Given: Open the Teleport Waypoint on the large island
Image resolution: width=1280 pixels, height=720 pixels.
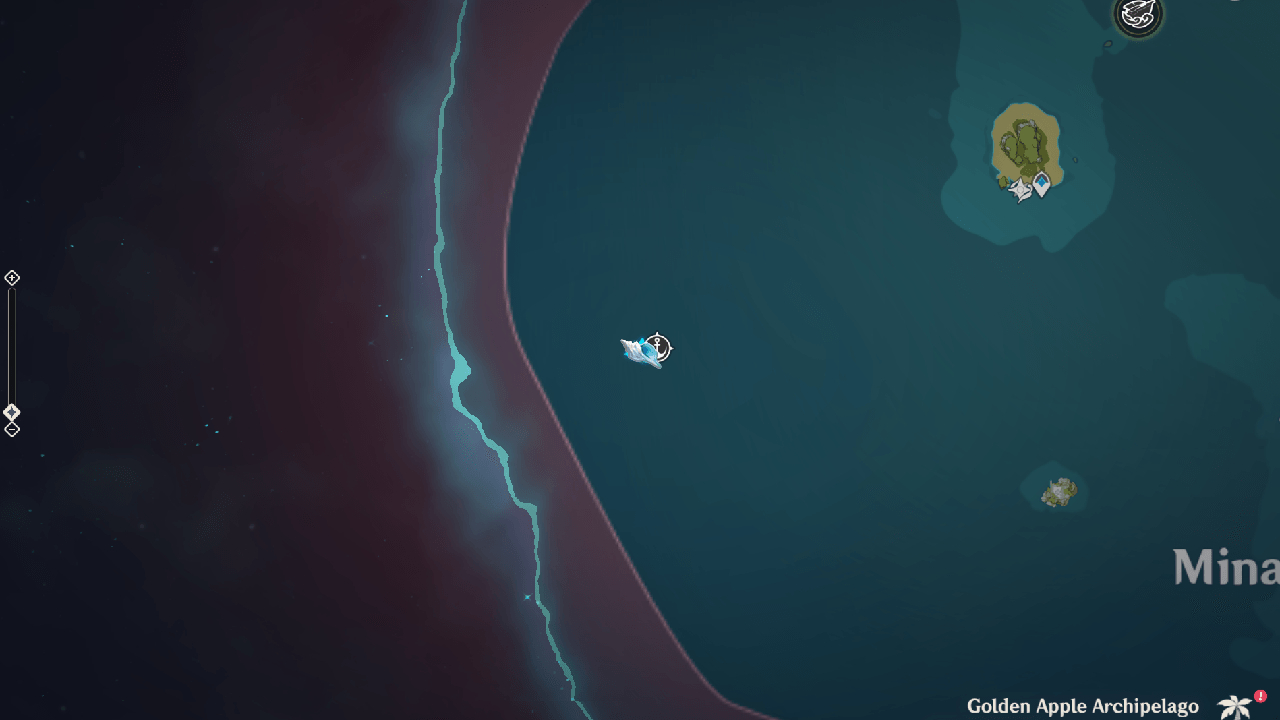Looking at the screenshot, I should click(x=1041, y=182).
